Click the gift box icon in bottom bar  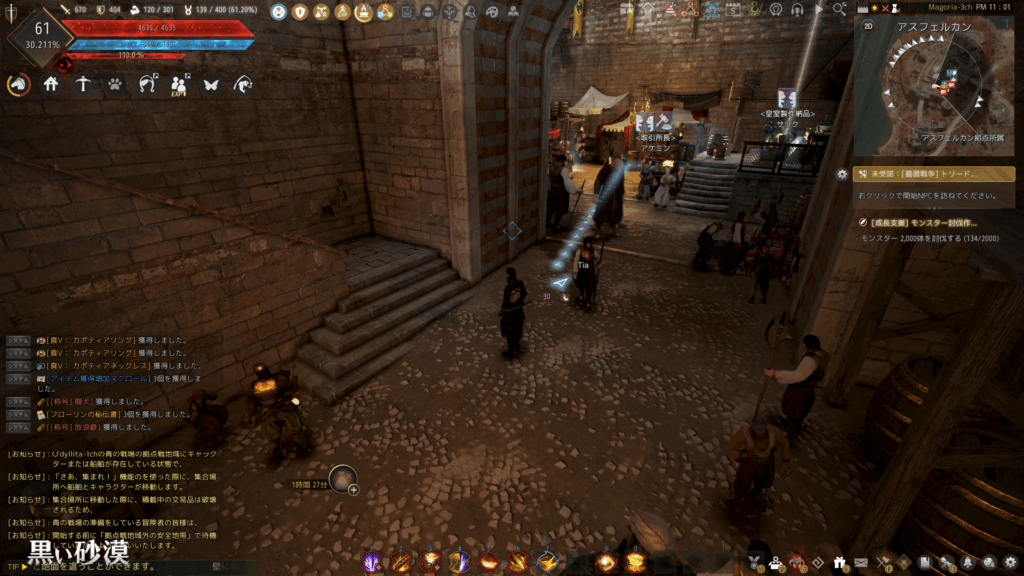coord(838,563)
